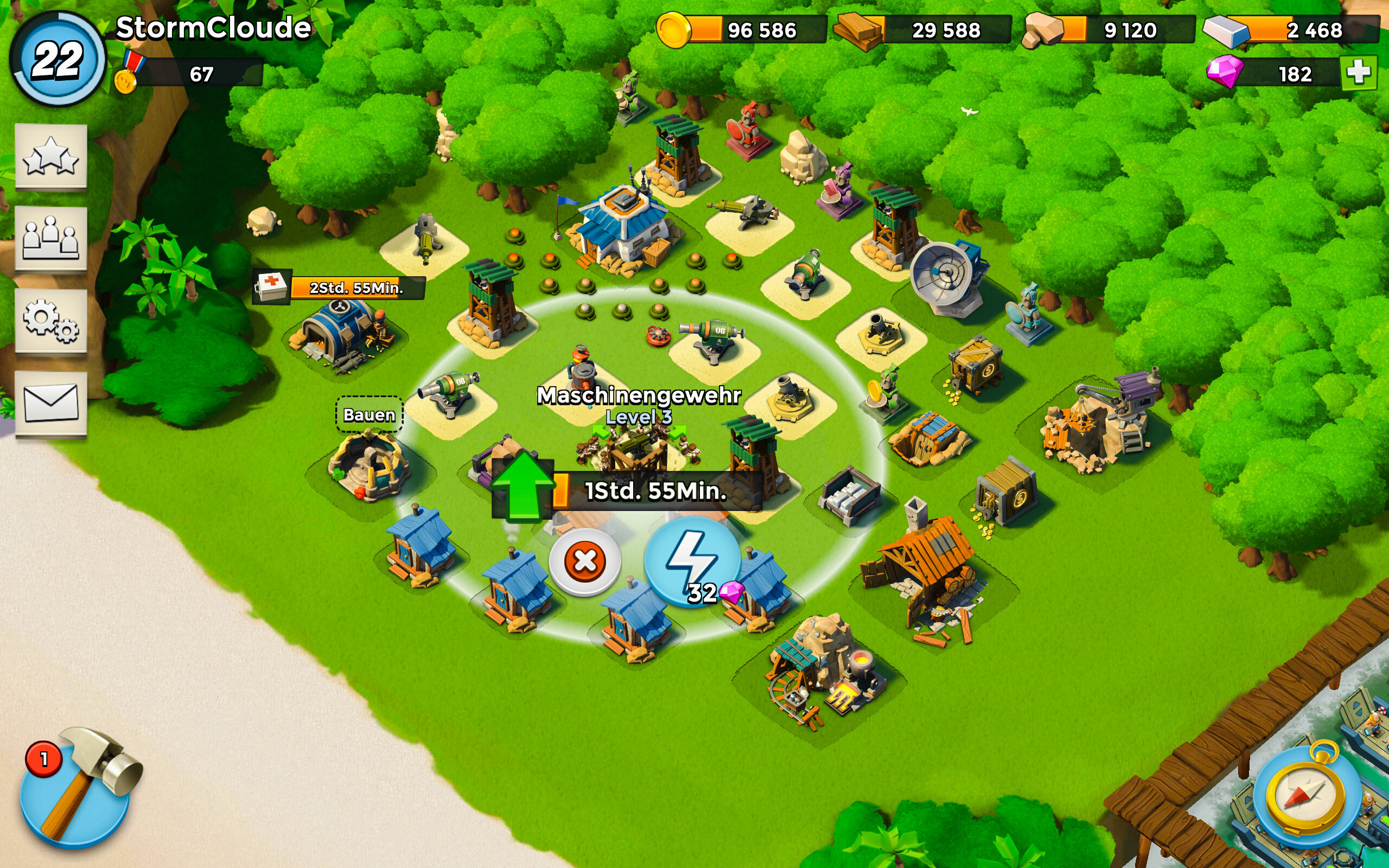Screen dimensions: 1389x868
Task: Open the achievements stars menu
Action: pos(50,156)
